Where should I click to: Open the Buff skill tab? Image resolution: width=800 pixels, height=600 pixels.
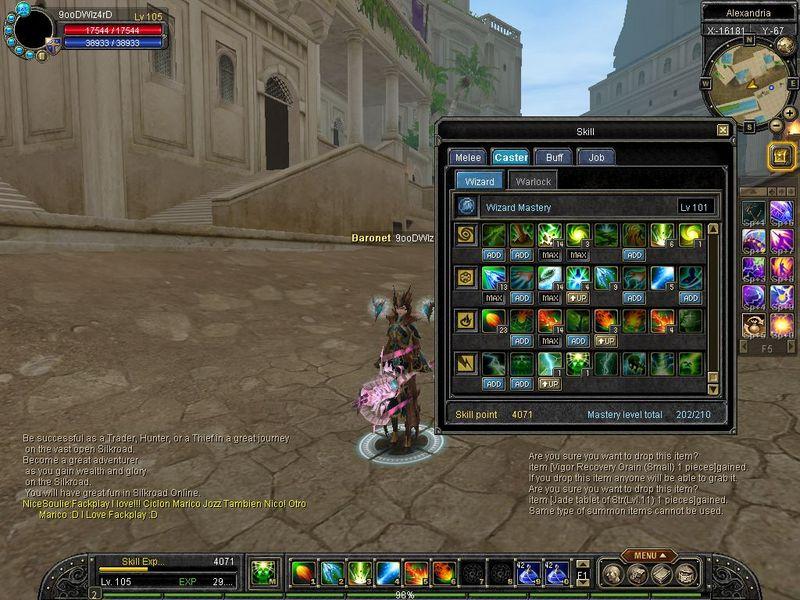(553, 157)
